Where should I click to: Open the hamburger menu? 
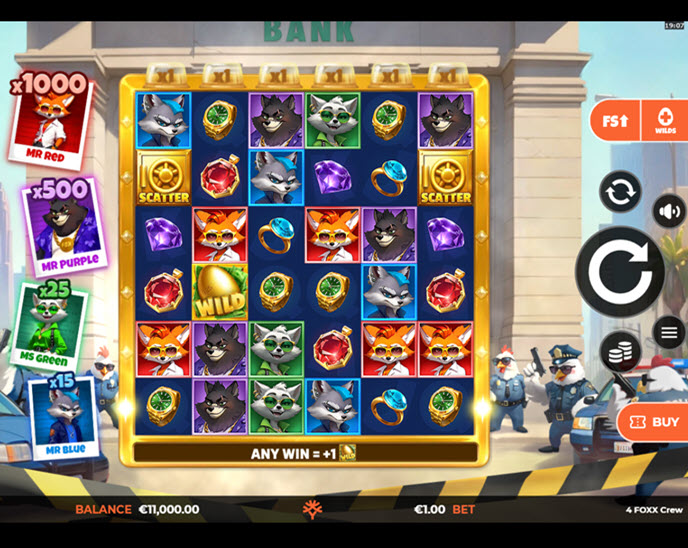[x=668, y=331]
